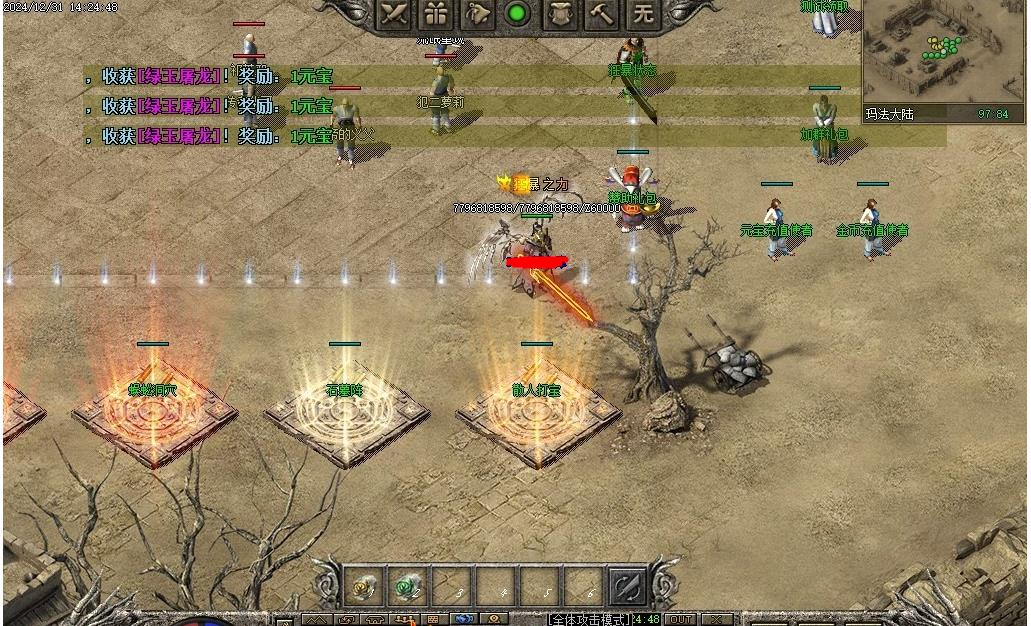
Task: Click the hammer forging icon
Action: tap(602, 14)
